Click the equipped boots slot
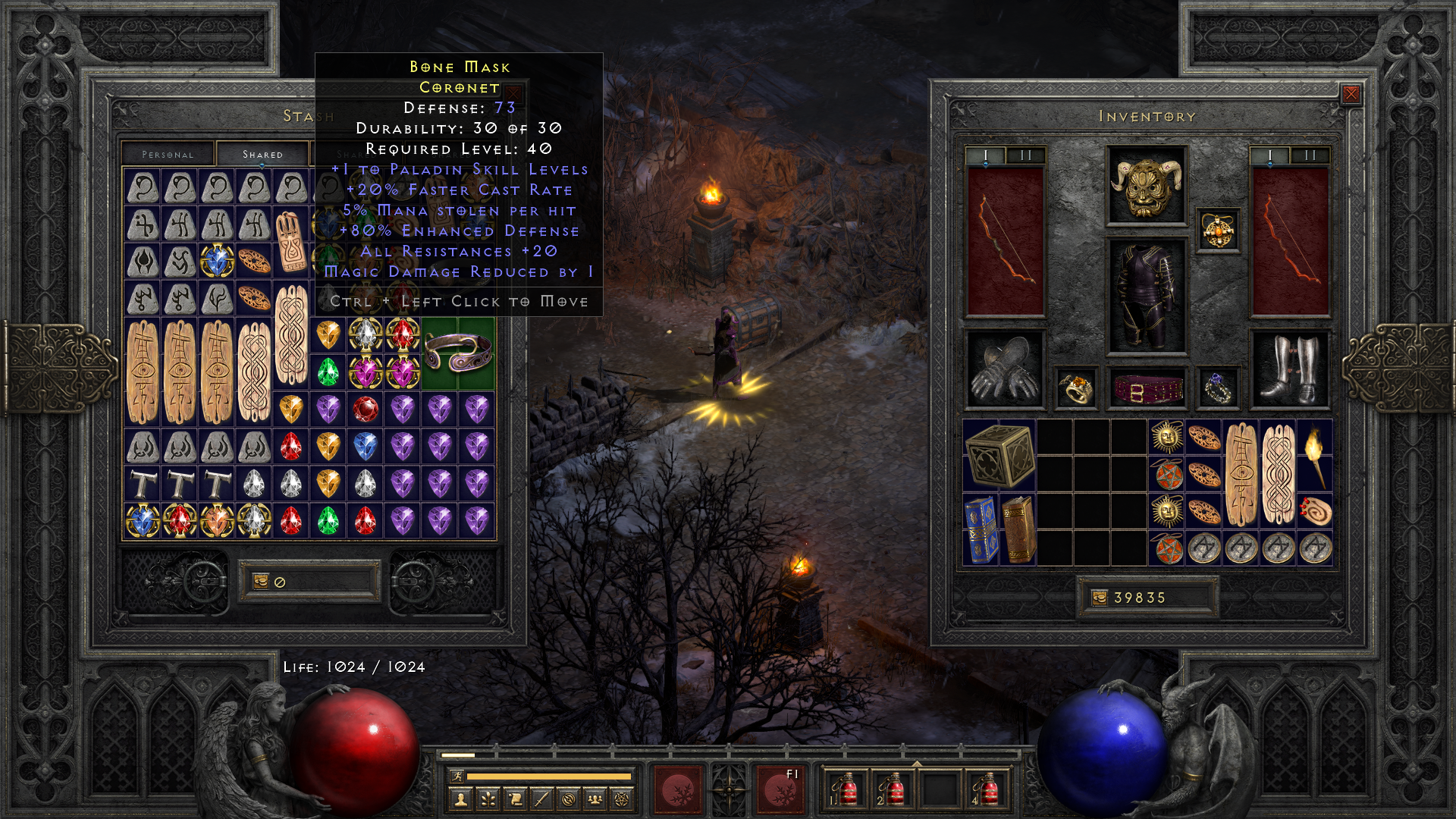Viewport: 1456px width, 819px height. pyautogui.click(x=1289, y=370)
